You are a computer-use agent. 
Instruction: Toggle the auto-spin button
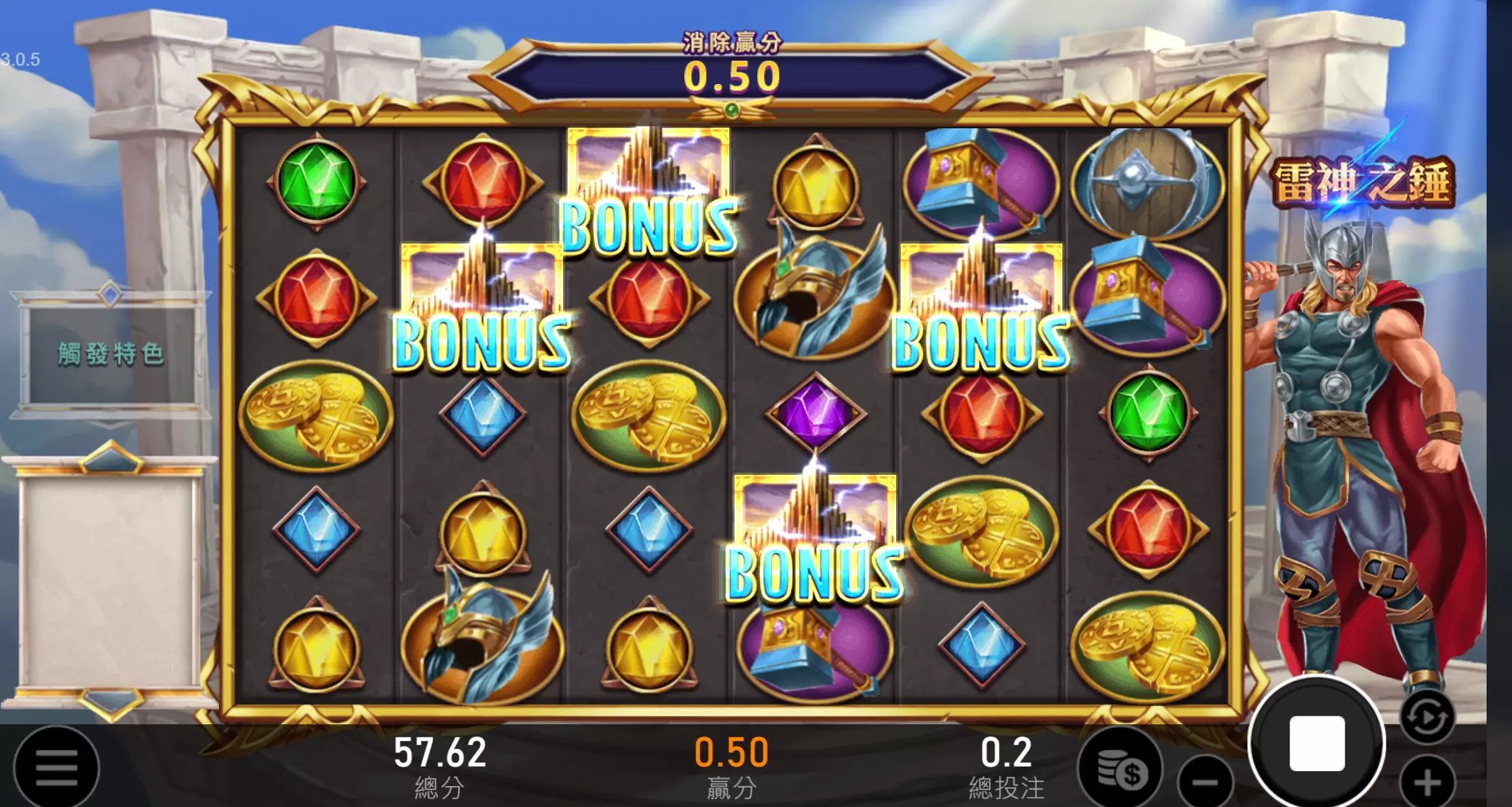1427,718
